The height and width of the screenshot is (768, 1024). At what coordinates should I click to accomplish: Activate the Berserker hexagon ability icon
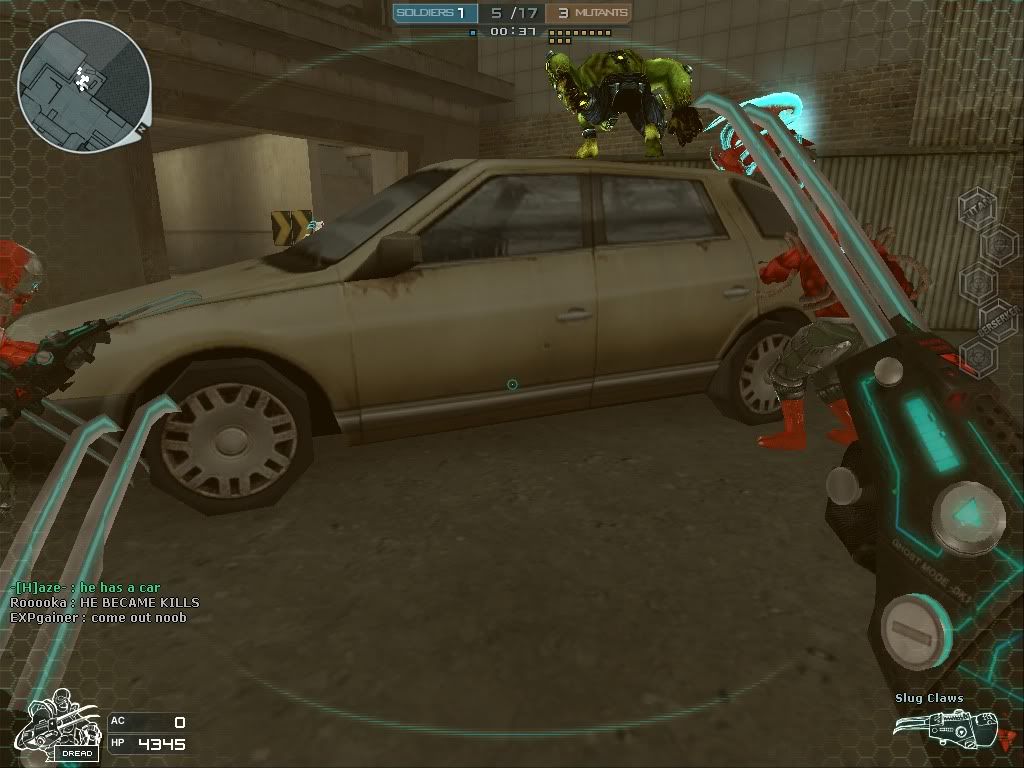996,318
